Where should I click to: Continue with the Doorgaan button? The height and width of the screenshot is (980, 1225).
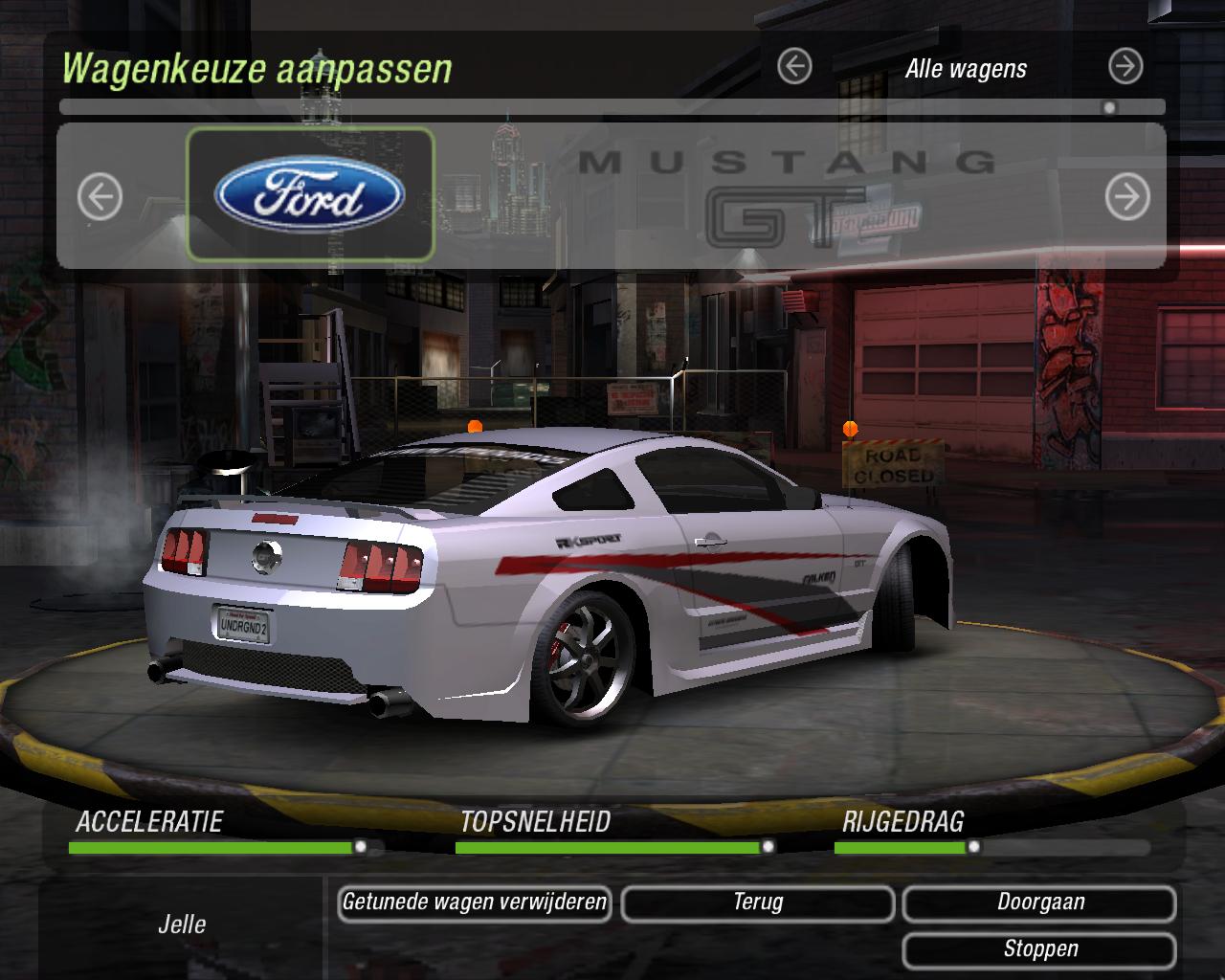[1040, 902]
